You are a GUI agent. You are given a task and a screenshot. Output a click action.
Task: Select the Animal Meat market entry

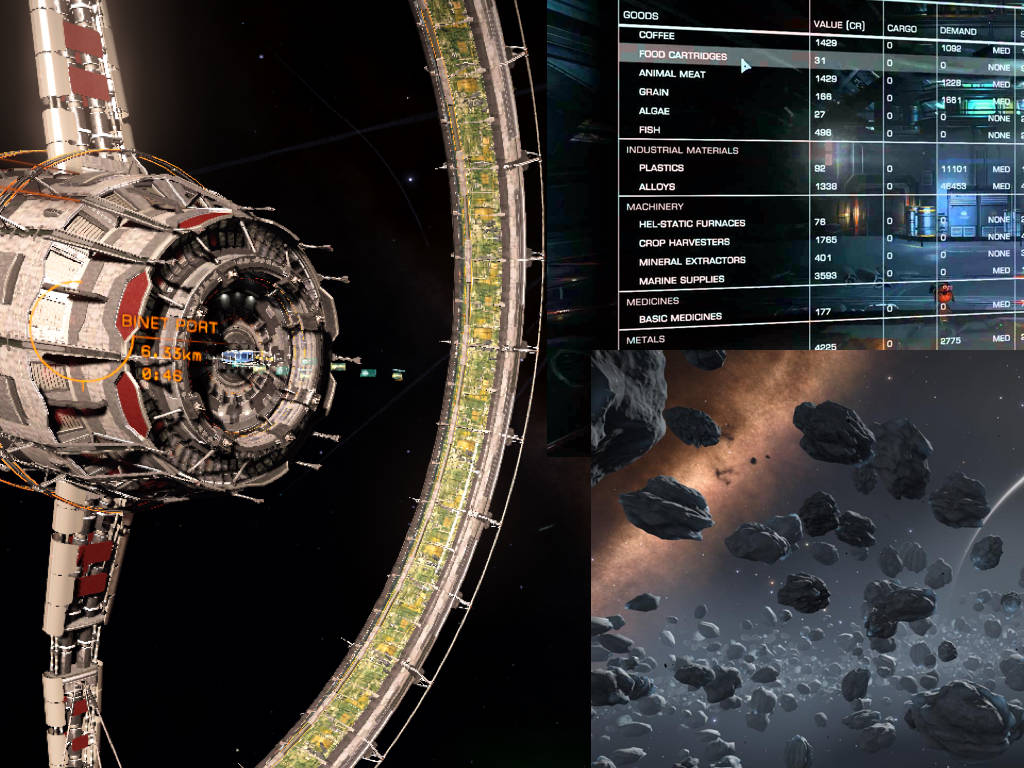coord(672,74)
